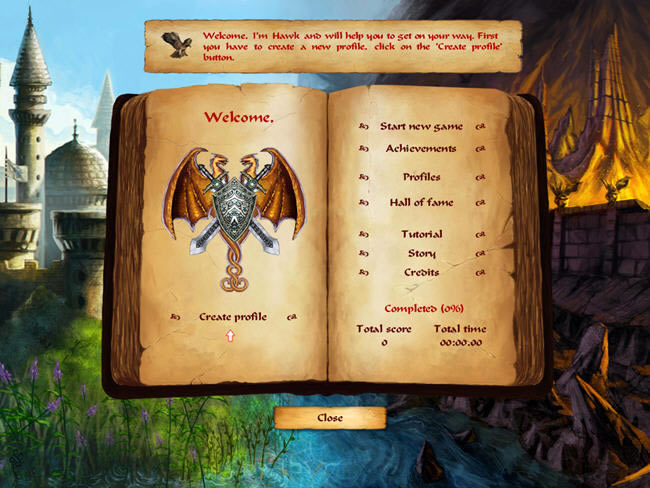650x488 pixels.
Task: Select the Story option
Action: click(421, 254)
